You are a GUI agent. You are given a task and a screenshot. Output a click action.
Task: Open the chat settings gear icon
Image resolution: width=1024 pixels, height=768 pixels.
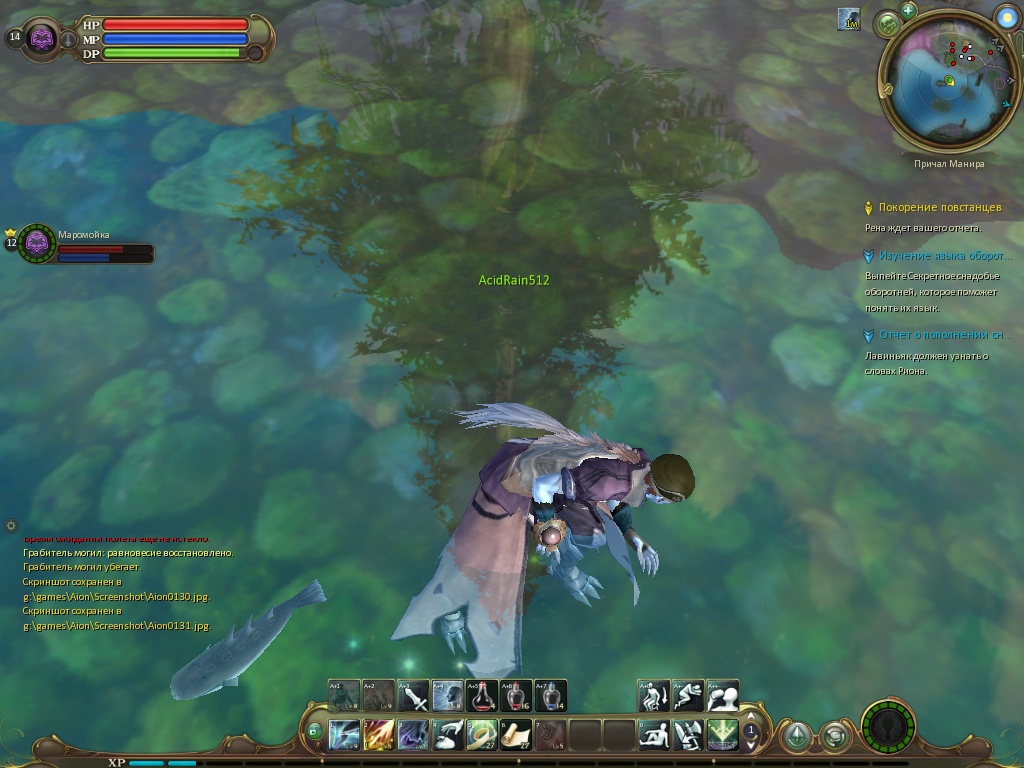[x=11, y=525]
